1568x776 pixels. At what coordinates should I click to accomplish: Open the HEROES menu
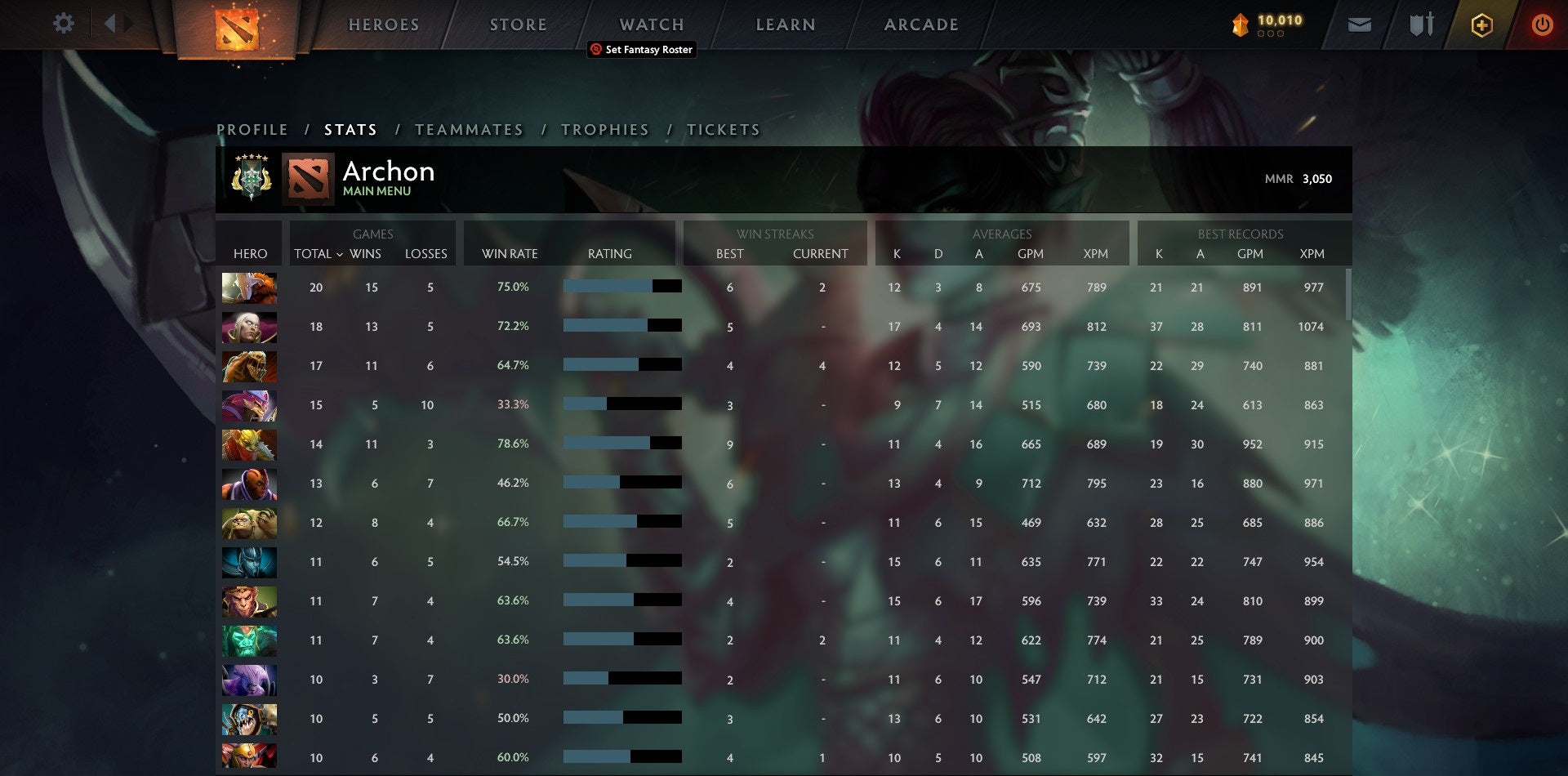(384, 25)
